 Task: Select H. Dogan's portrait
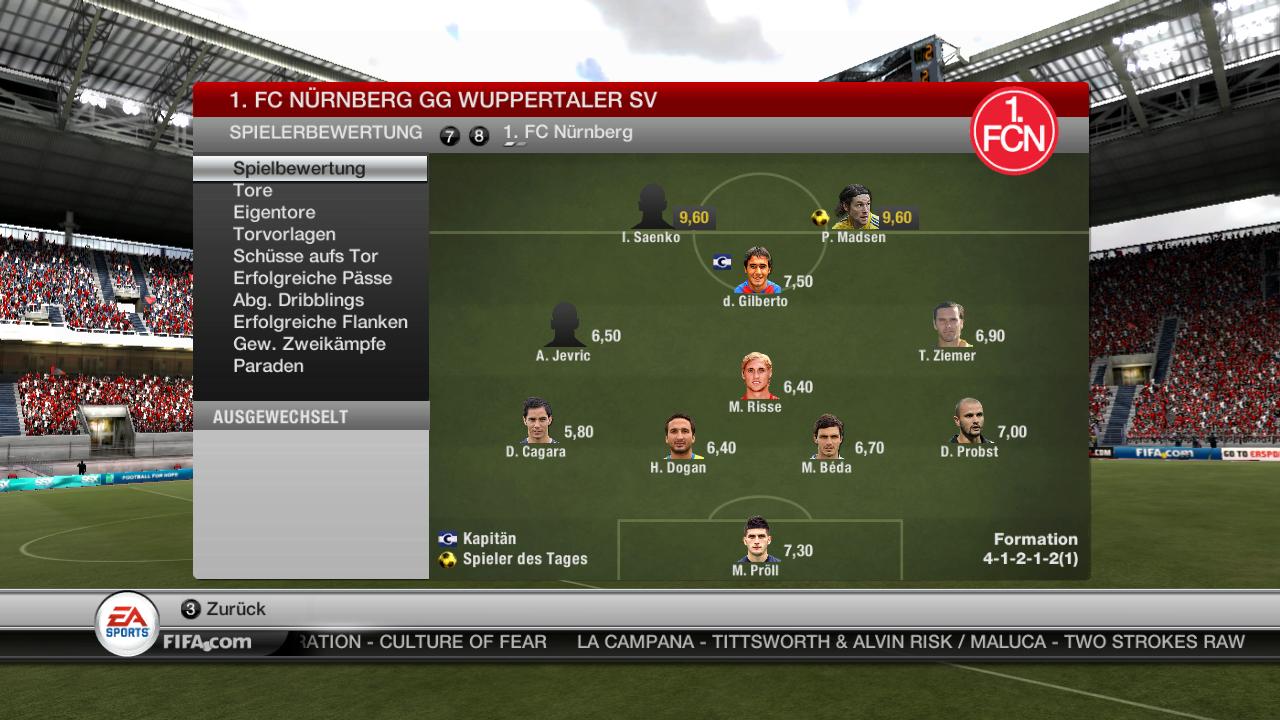point(680,437)
